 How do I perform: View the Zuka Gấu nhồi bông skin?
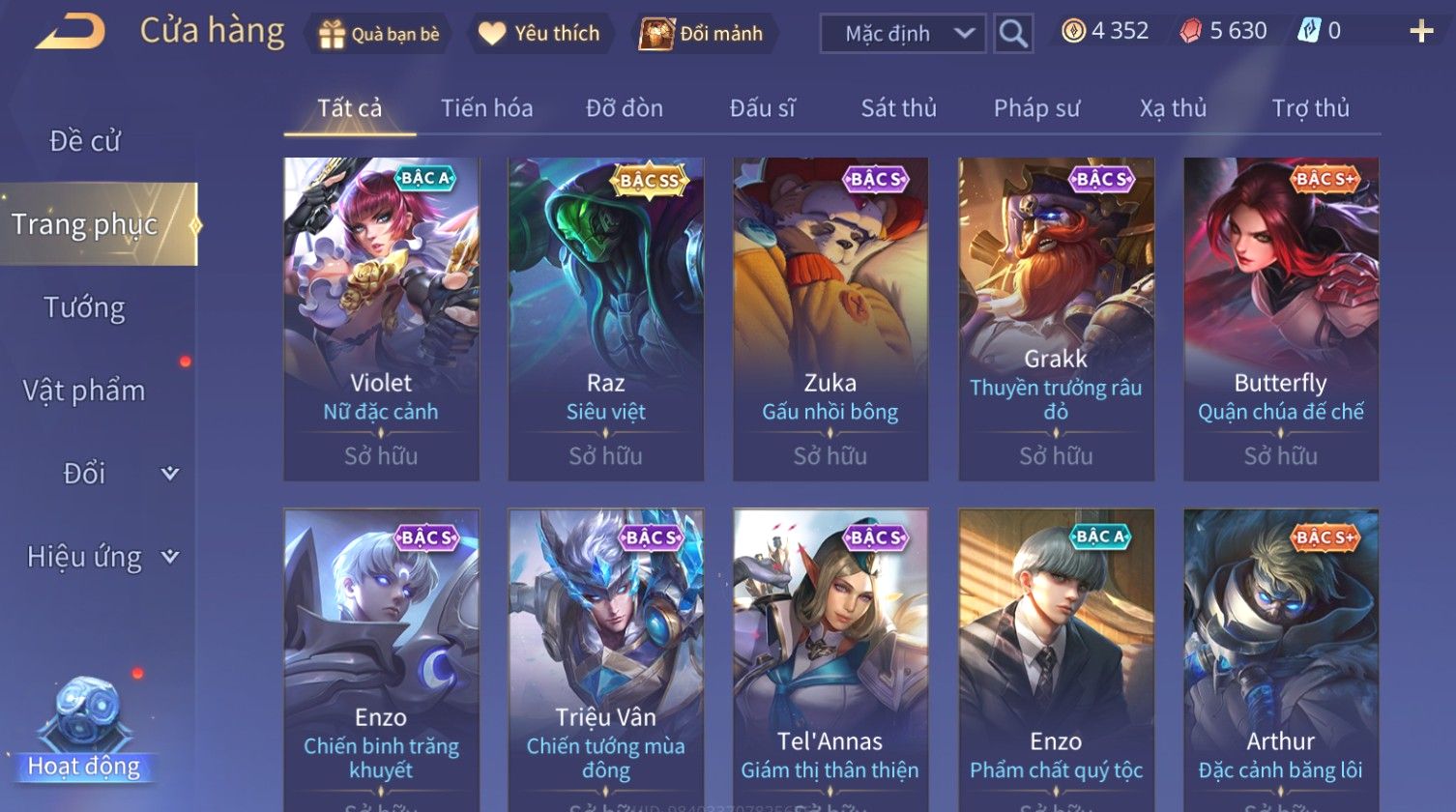830,319
